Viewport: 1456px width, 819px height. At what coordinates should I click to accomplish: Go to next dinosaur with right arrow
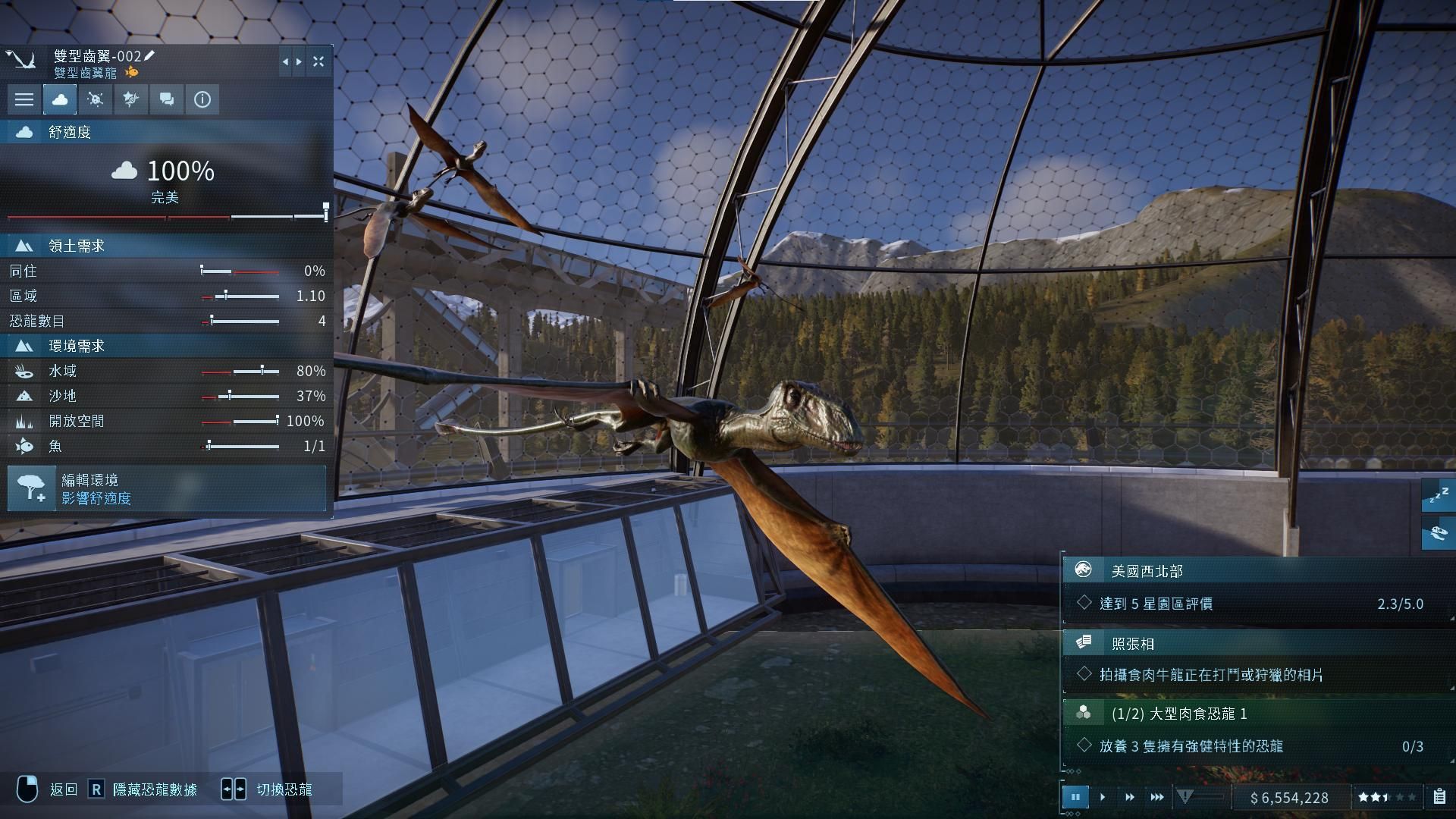(x=300, y=62)
